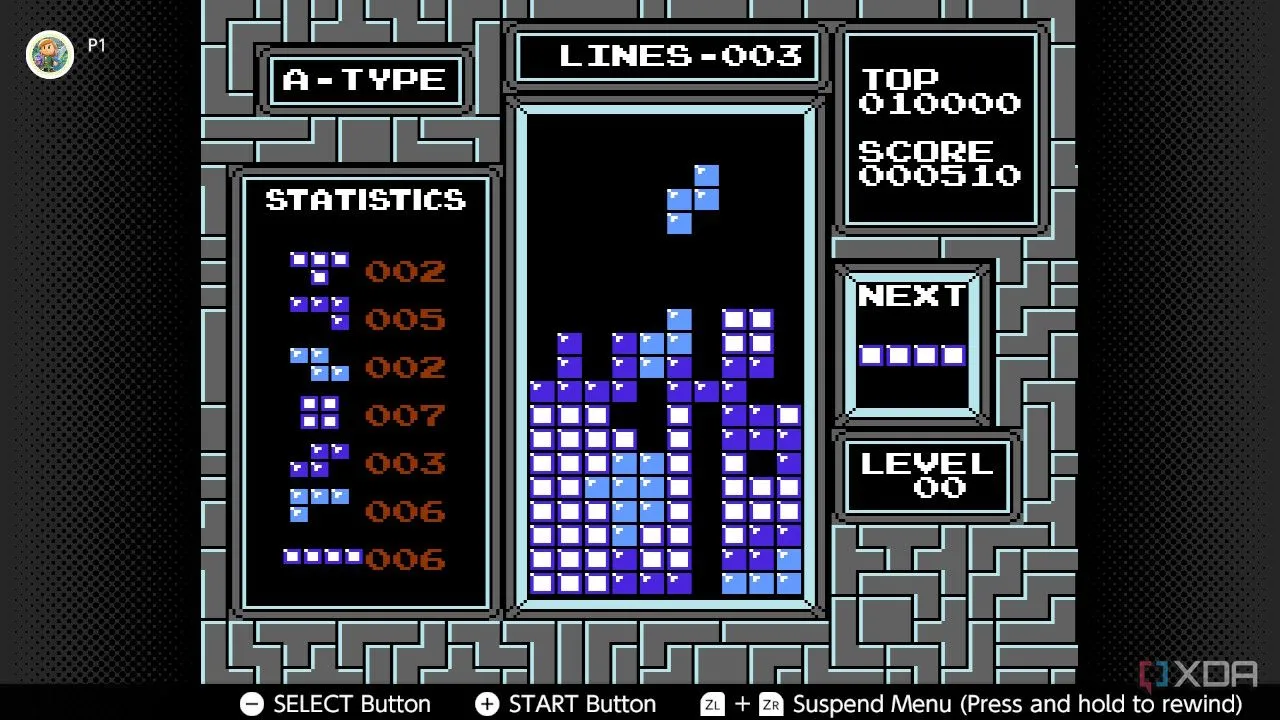Select the A-TYPE mode header
Image resolution: width=1280 pixels, height=720 pixels.
pyautogui.click(x=363, y=80)
